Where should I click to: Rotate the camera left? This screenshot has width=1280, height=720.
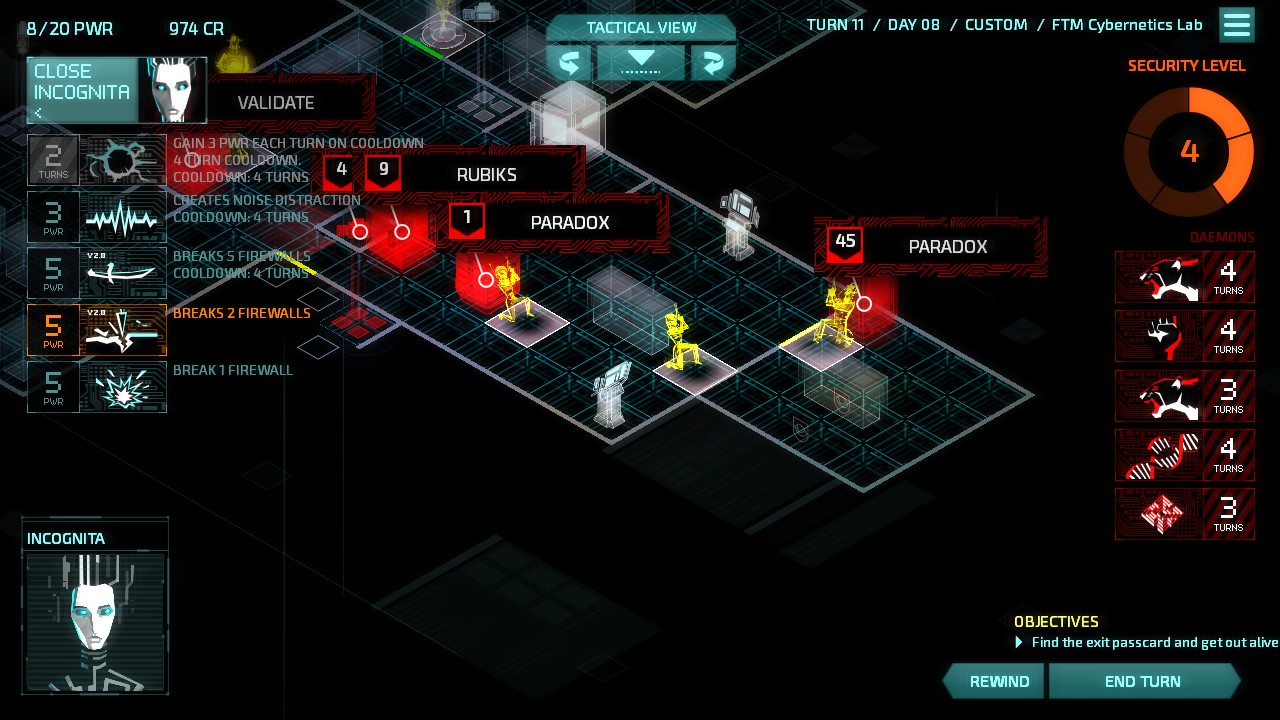pos(569,63)
